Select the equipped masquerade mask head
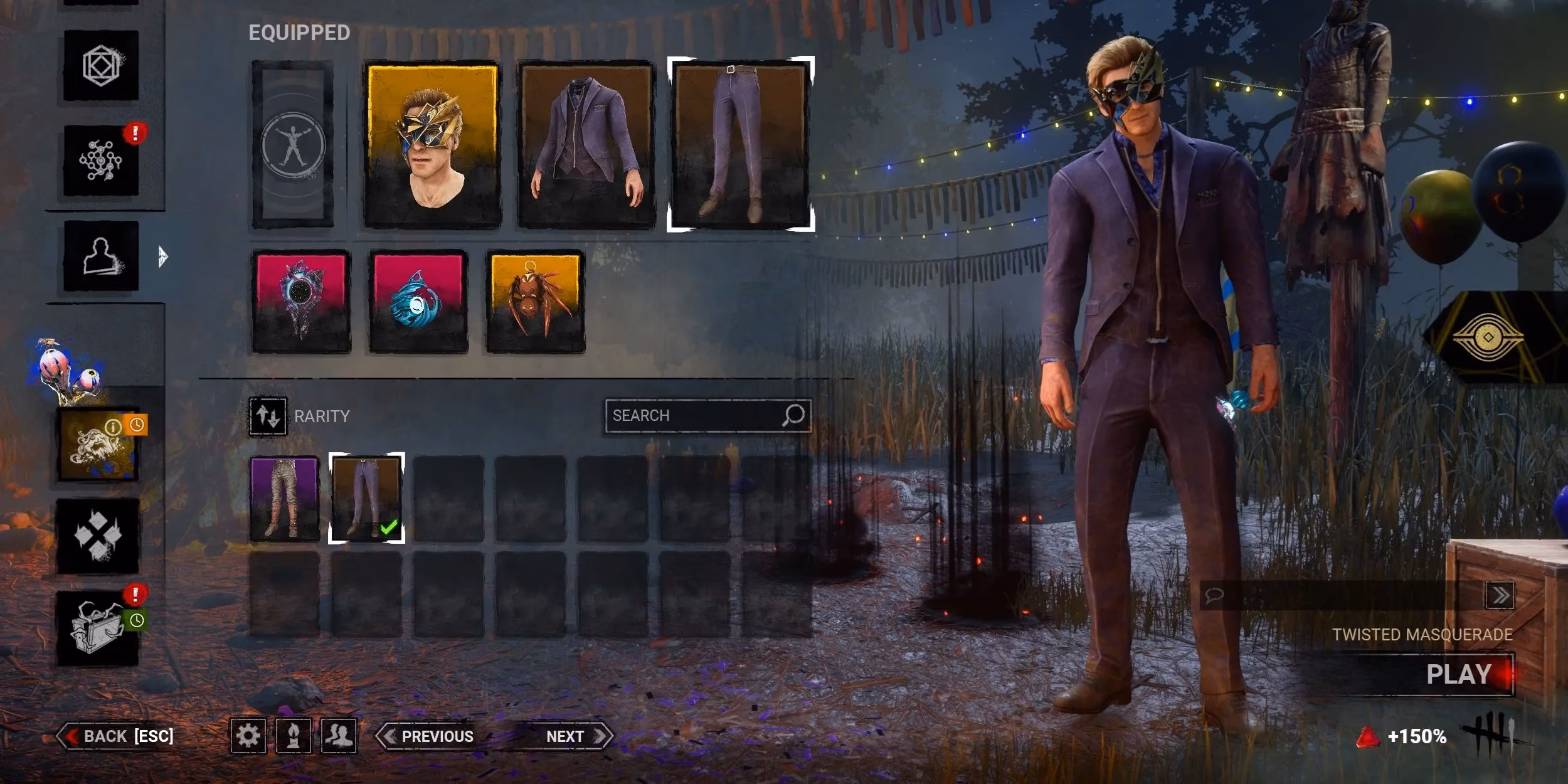The height and width of the screenshot is (784, 1568). coord(432,144)
